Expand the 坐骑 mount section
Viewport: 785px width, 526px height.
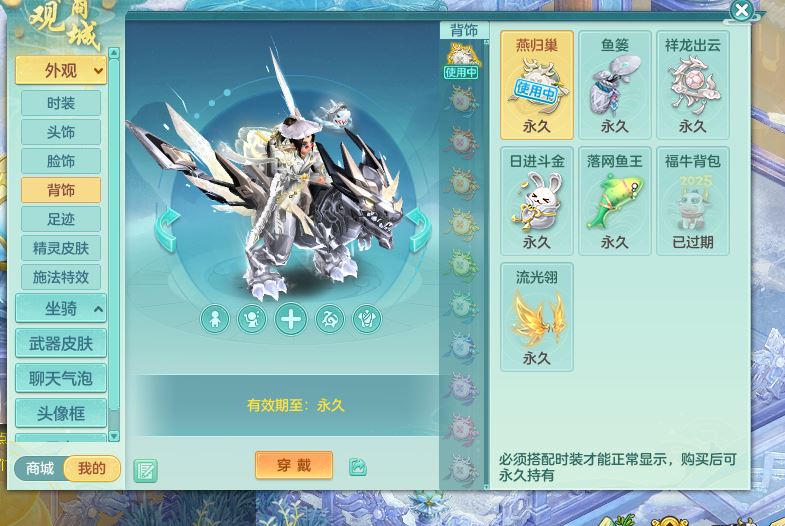tap(61, 309)
